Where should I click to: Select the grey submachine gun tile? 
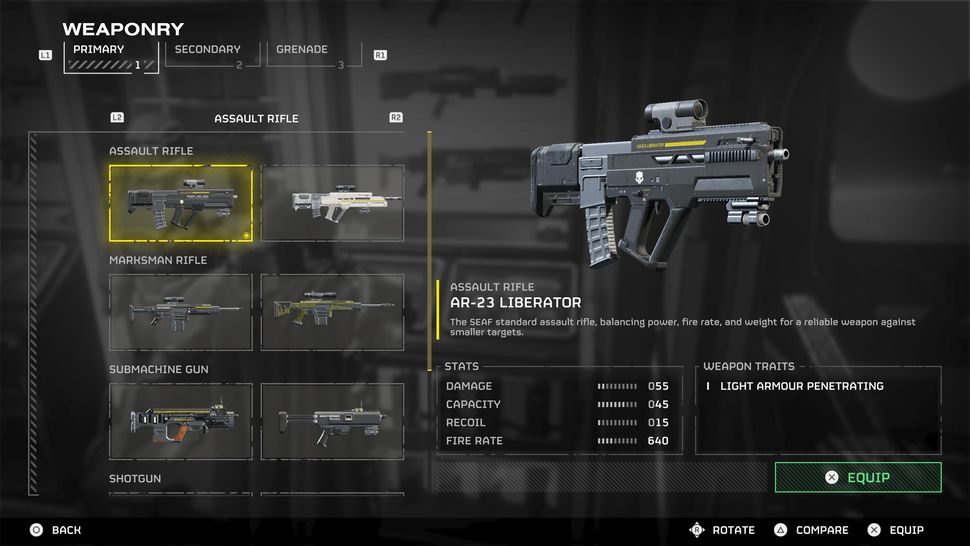[x=332, y=421]
